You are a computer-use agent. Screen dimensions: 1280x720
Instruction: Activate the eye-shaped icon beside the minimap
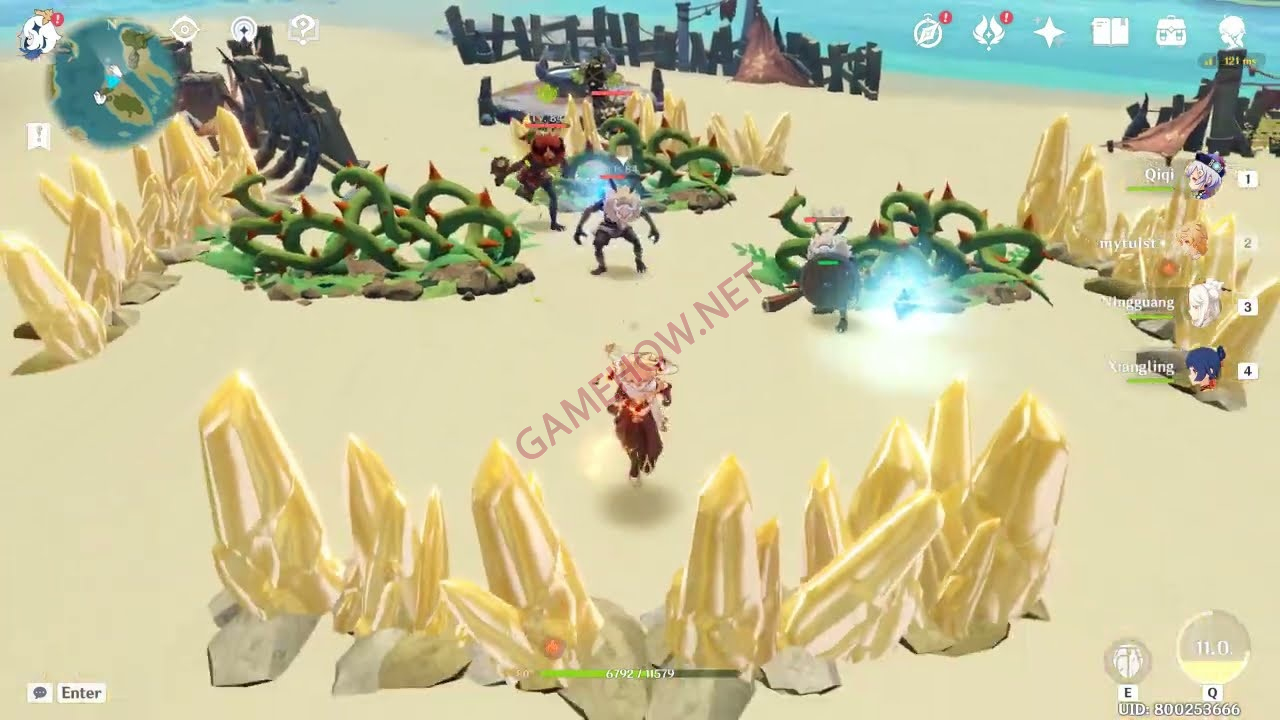click(185, 30)
